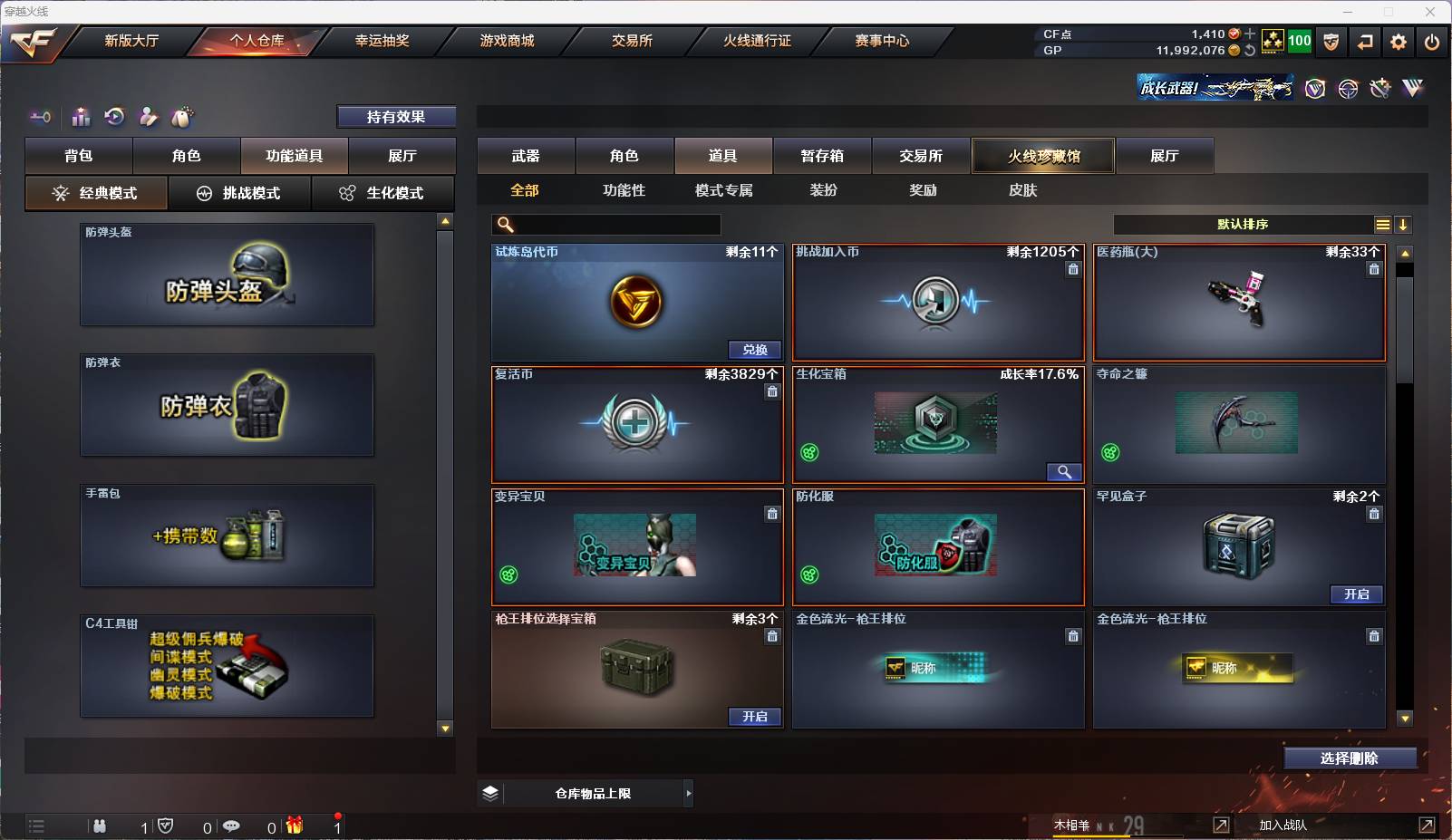Click the 持有效果 button

397,117
